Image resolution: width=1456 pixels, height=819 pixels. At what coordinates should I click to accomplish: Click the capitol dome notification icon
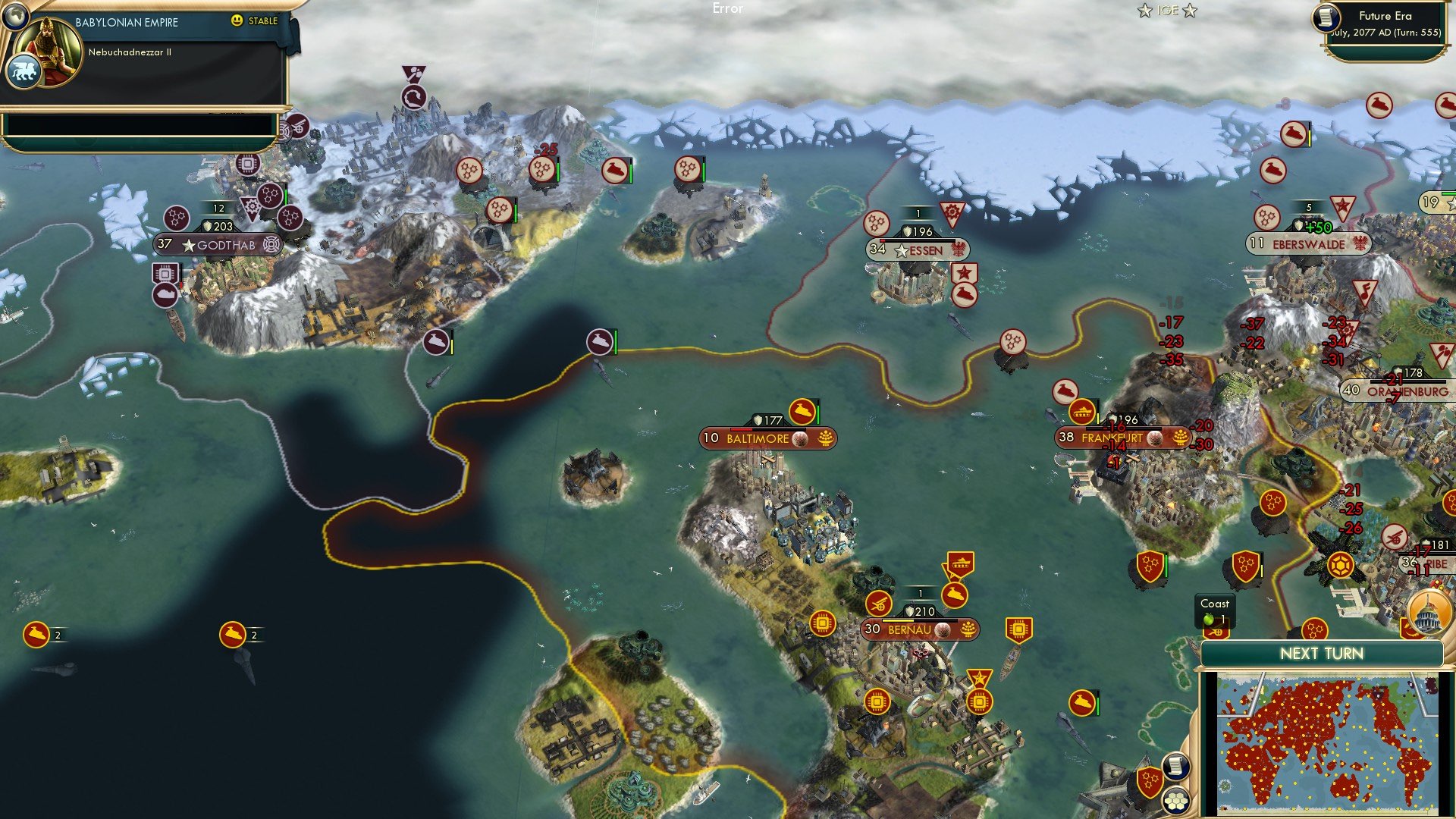point(1428,613)
